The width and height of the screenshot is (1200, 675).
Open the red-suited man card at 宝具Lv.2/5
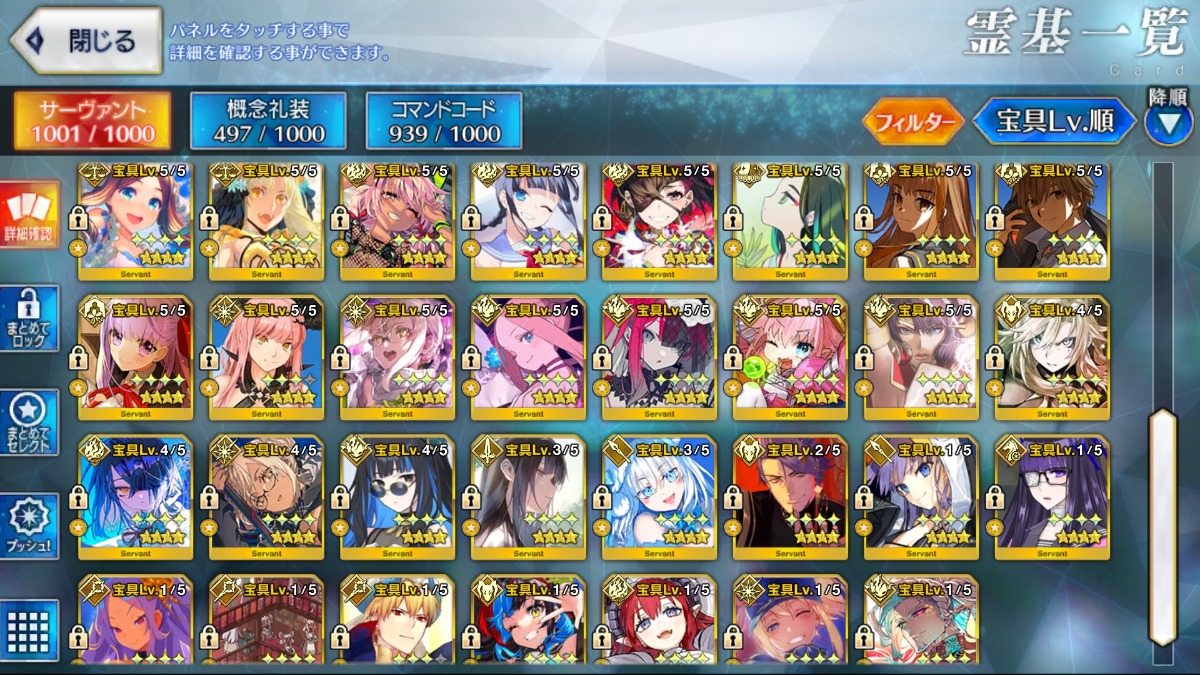tap(790, 497)
